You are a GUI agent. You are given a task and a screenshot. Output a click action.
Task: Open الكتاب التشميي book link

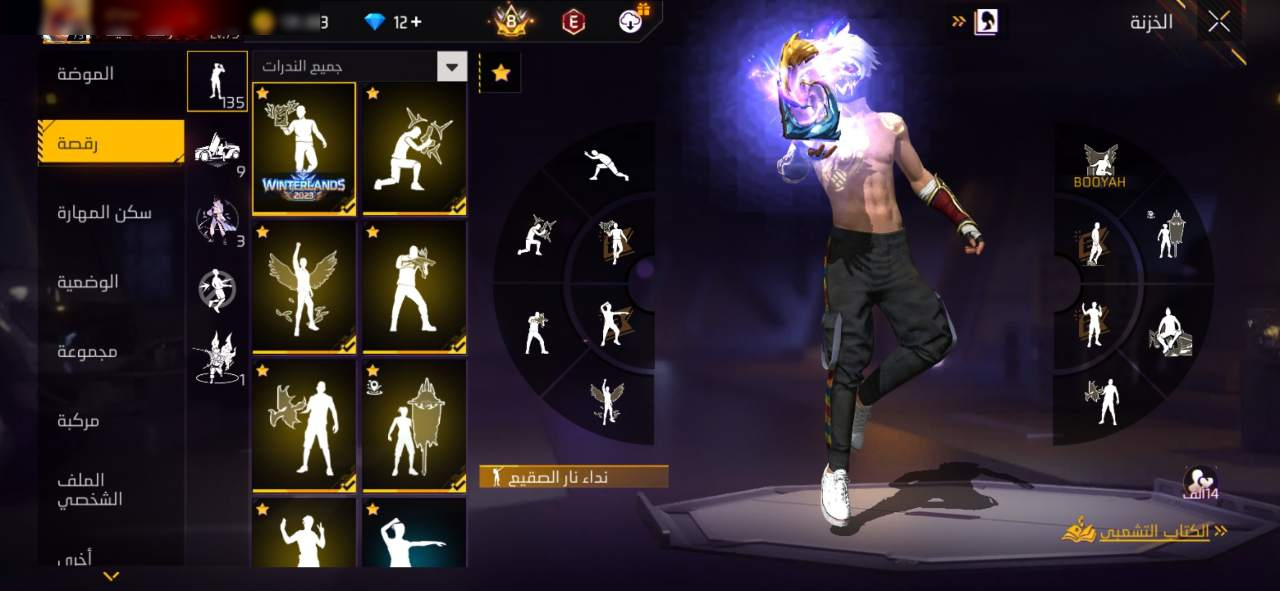[x=1145, y=531]
